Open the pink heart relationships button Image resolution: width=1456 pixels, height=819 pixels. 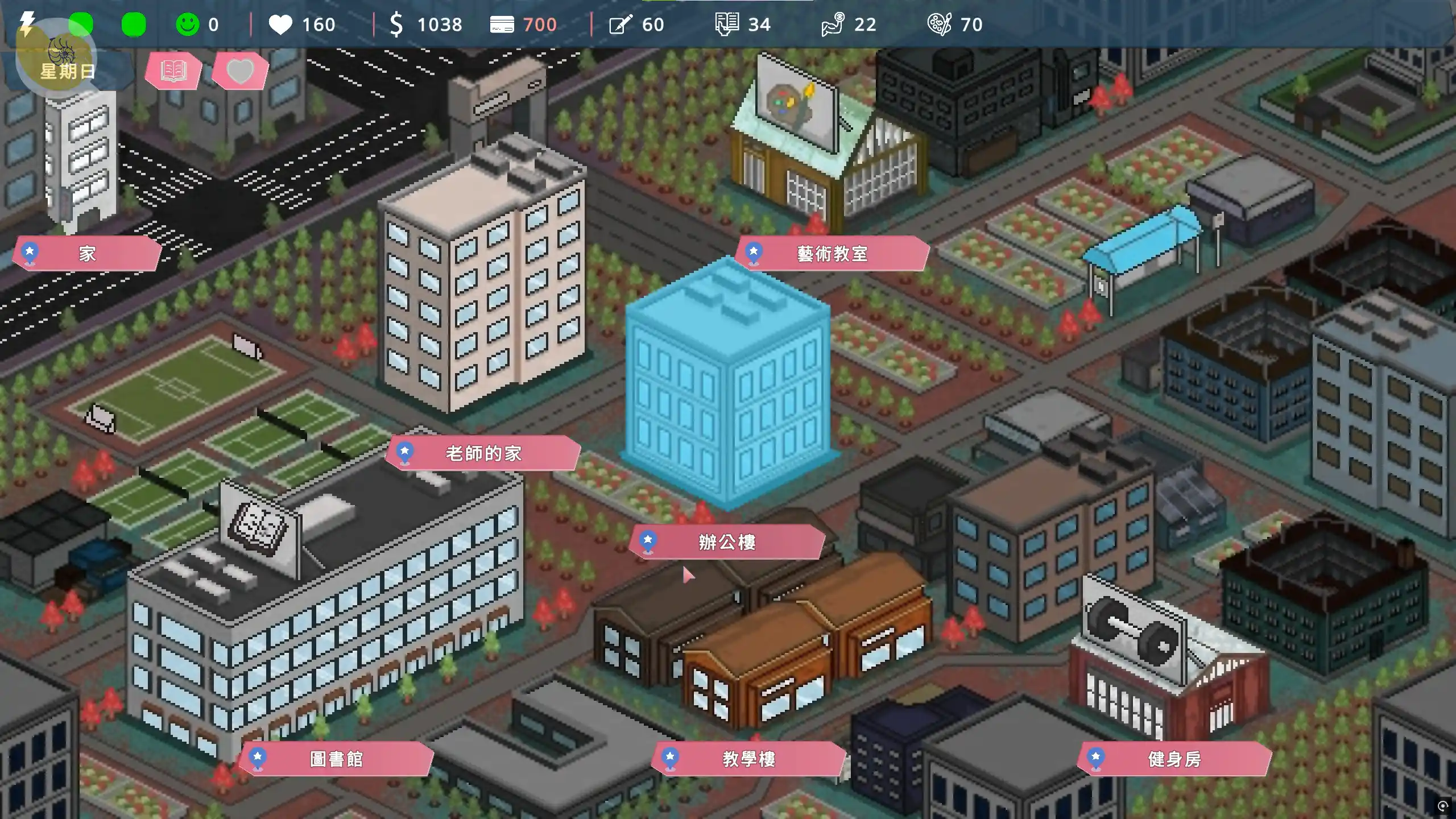(239, 71)
